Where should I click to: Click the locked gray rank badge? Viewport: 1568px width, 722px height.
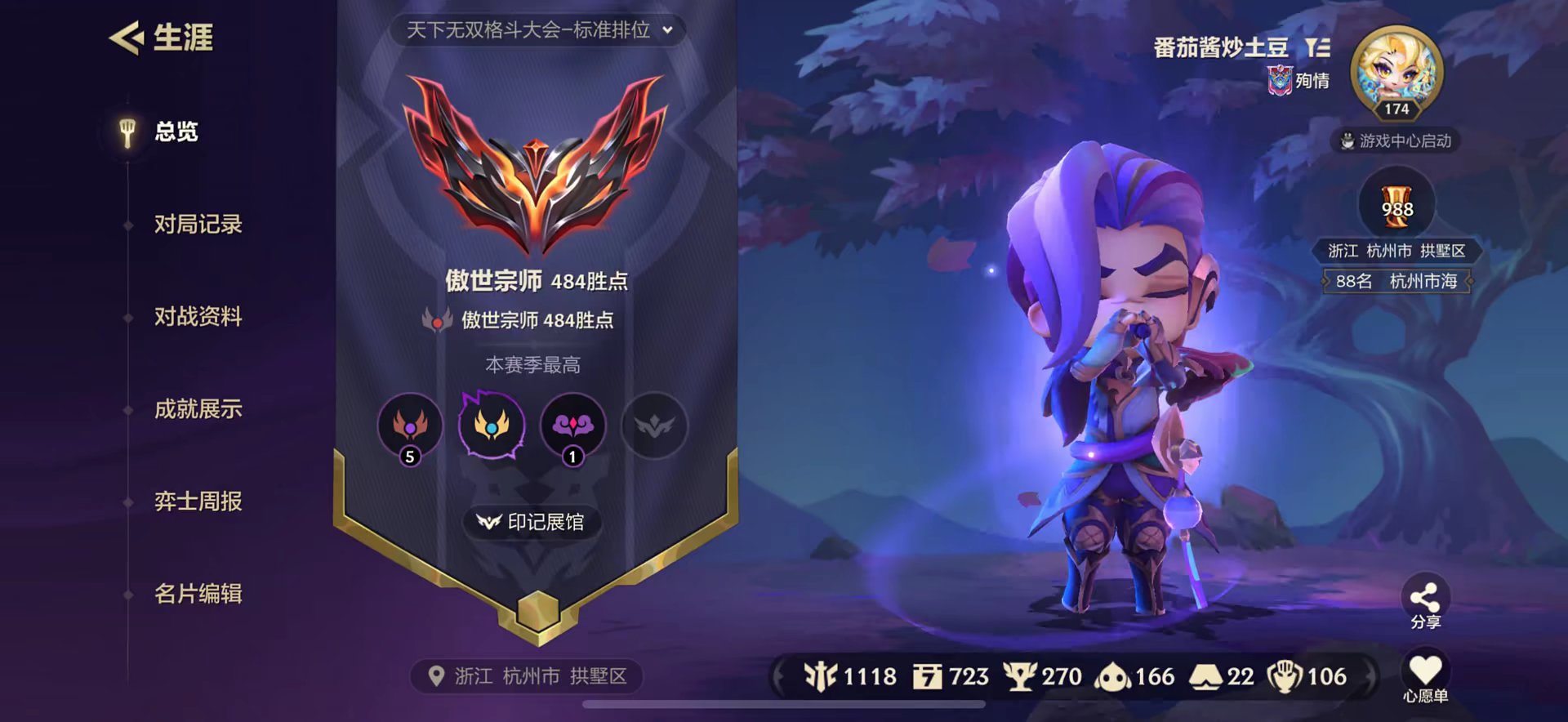click(653, 426)
